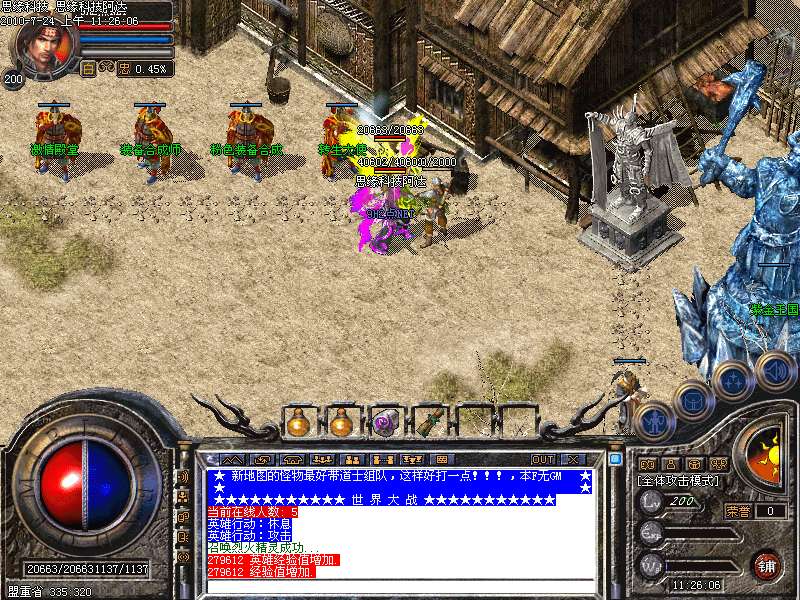Click the OUT button above chat
This screenshot has width=800, height=600.
click(x=543, y=459)
